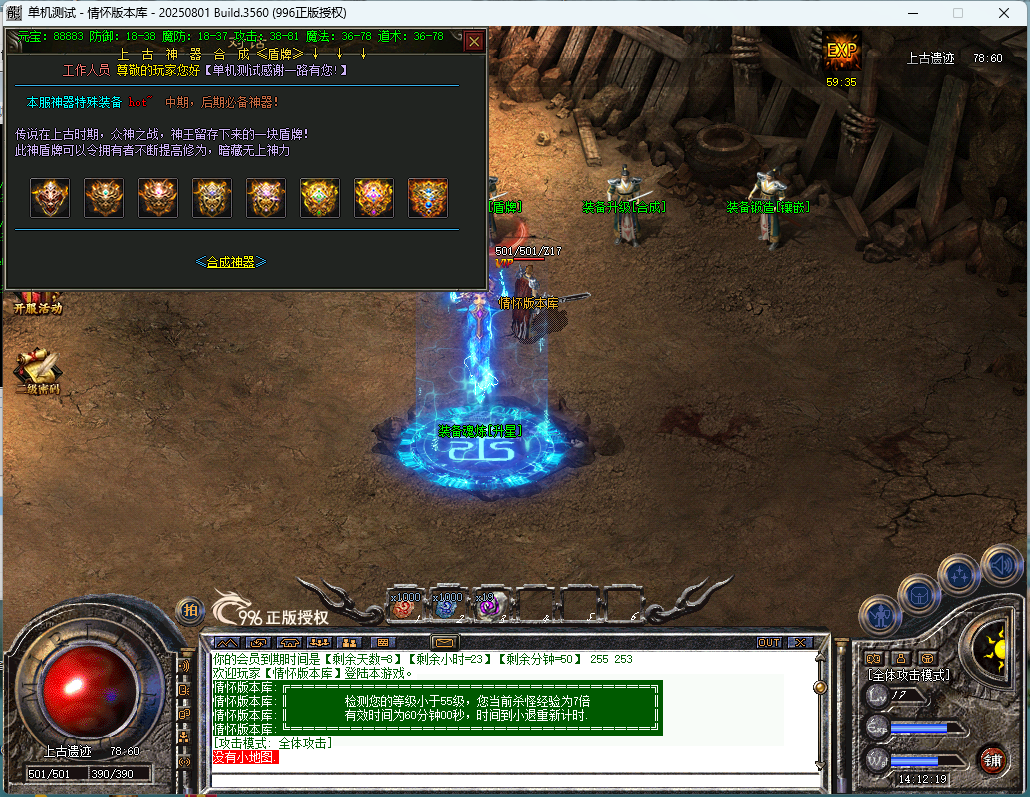
Task: Maximize the game window
Action: click(x=958, y=13)
